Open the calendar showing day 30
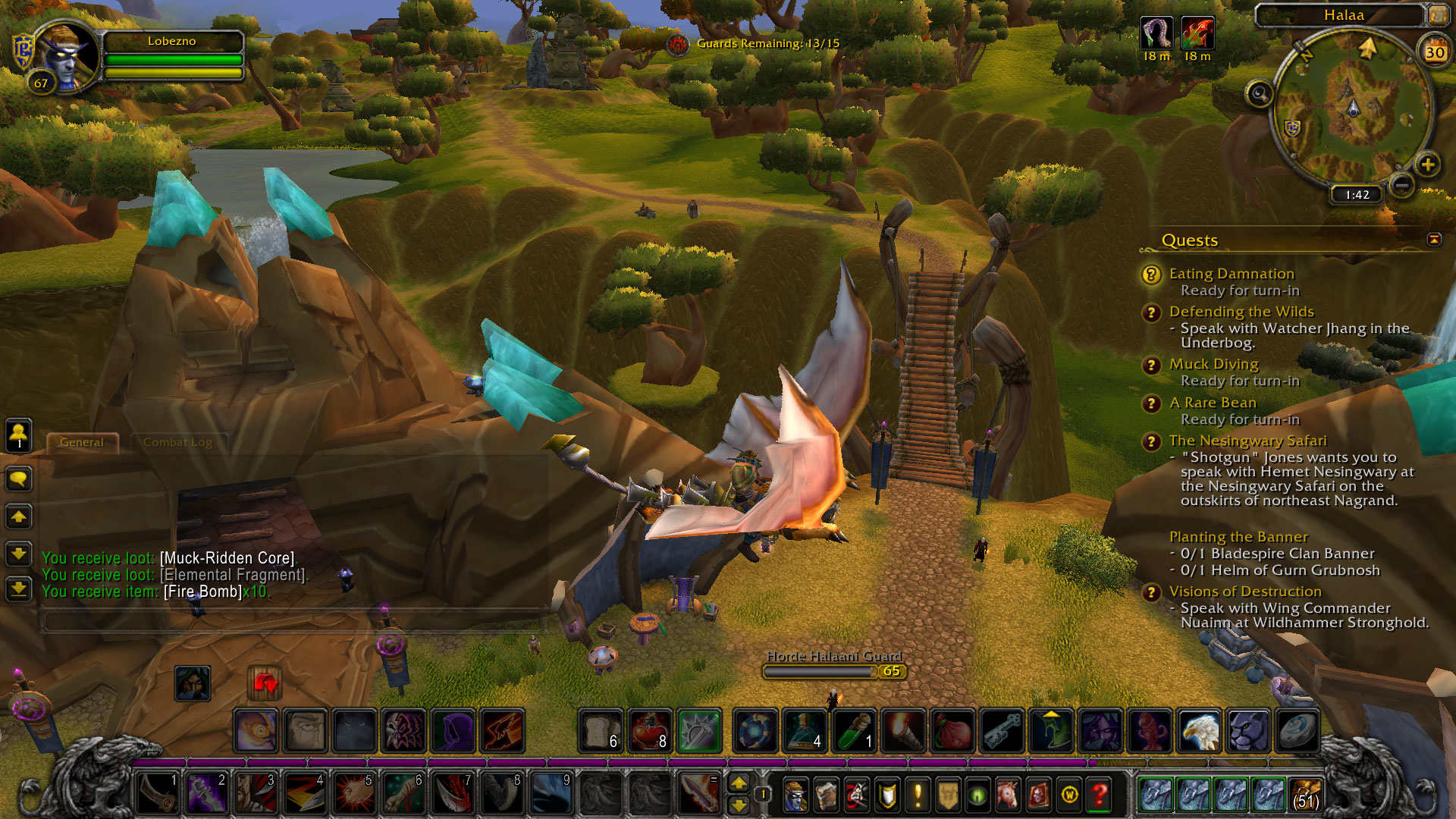The width and height of the screenshot is (1456, 819). 1434,52
